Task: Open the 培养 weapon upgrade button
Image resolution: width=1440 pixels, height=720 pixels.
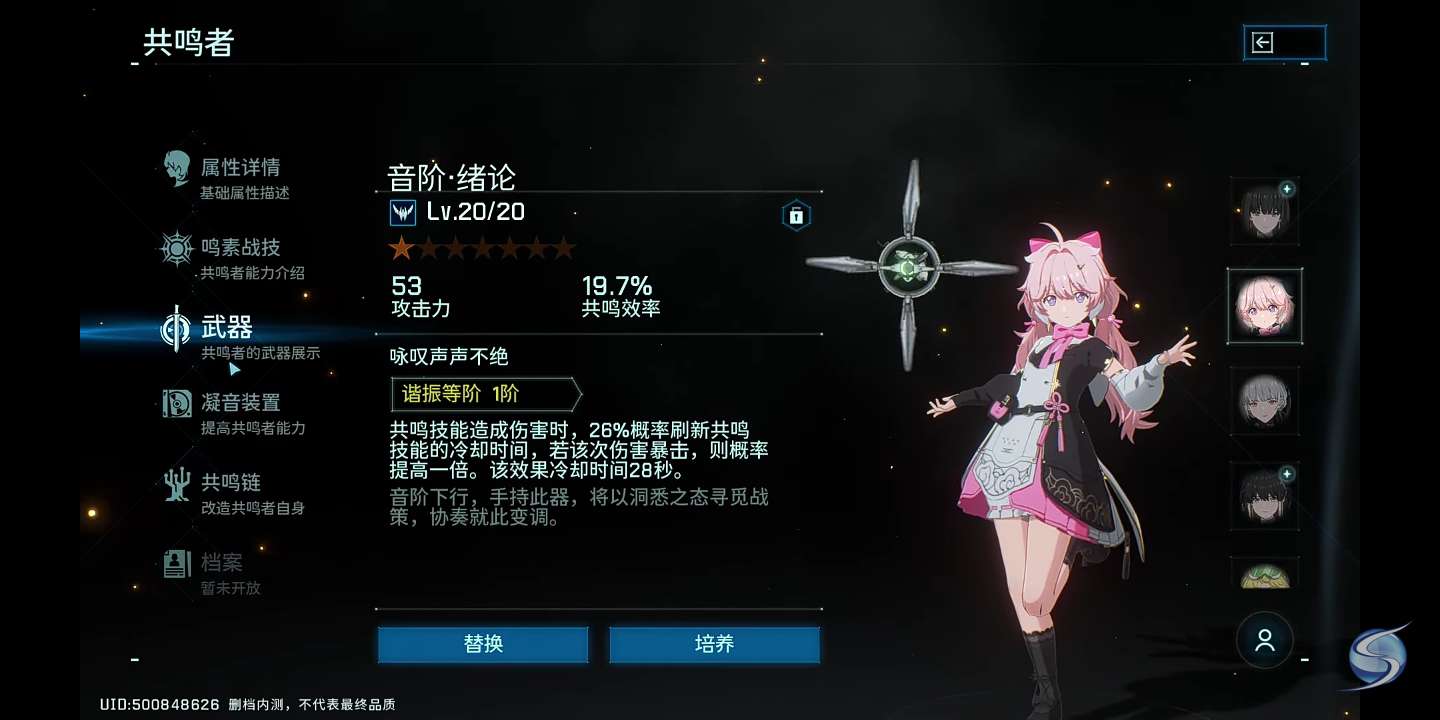Action: coord(714,644)
